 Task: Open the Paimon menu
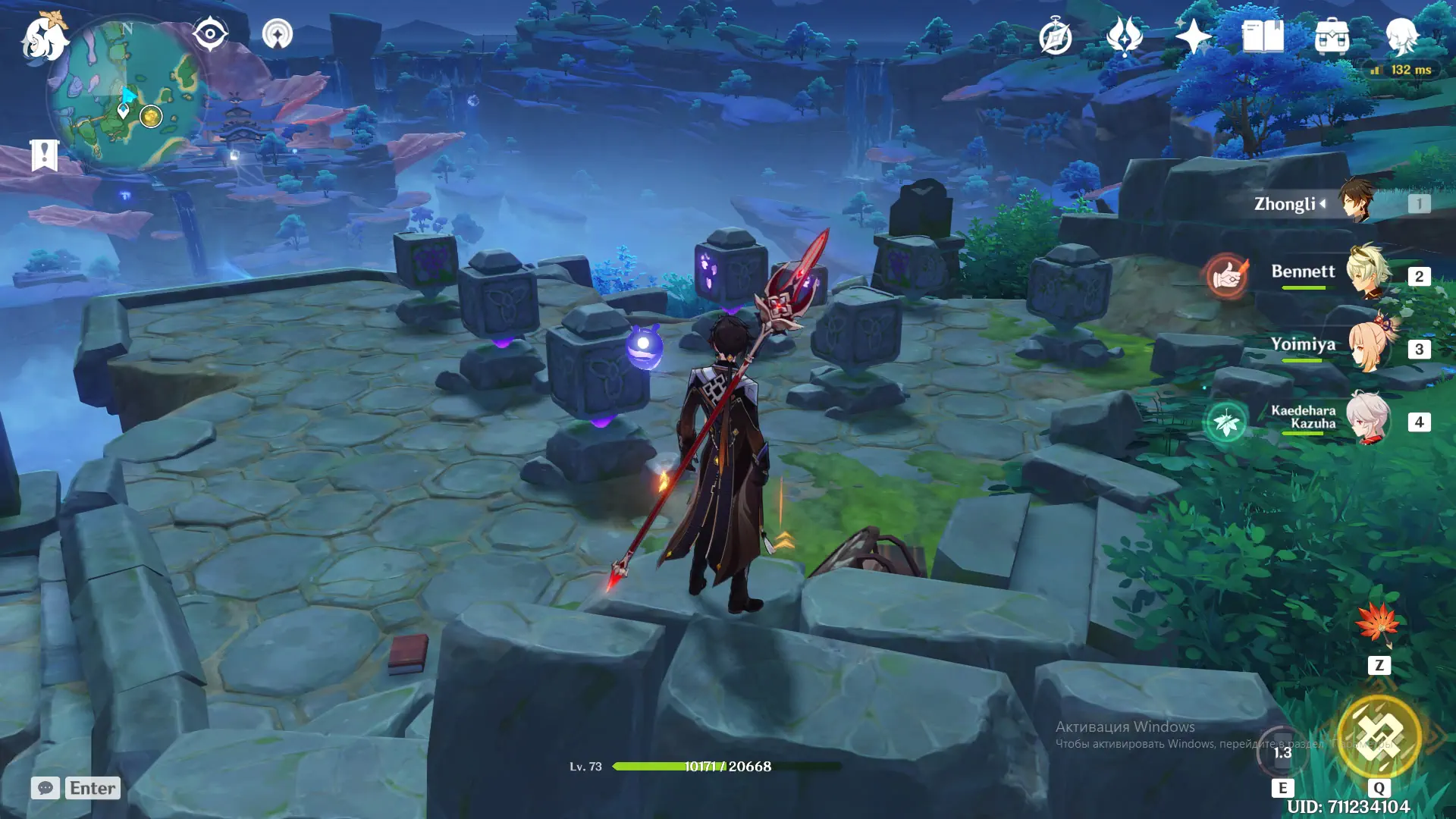(x=43, y=38)
